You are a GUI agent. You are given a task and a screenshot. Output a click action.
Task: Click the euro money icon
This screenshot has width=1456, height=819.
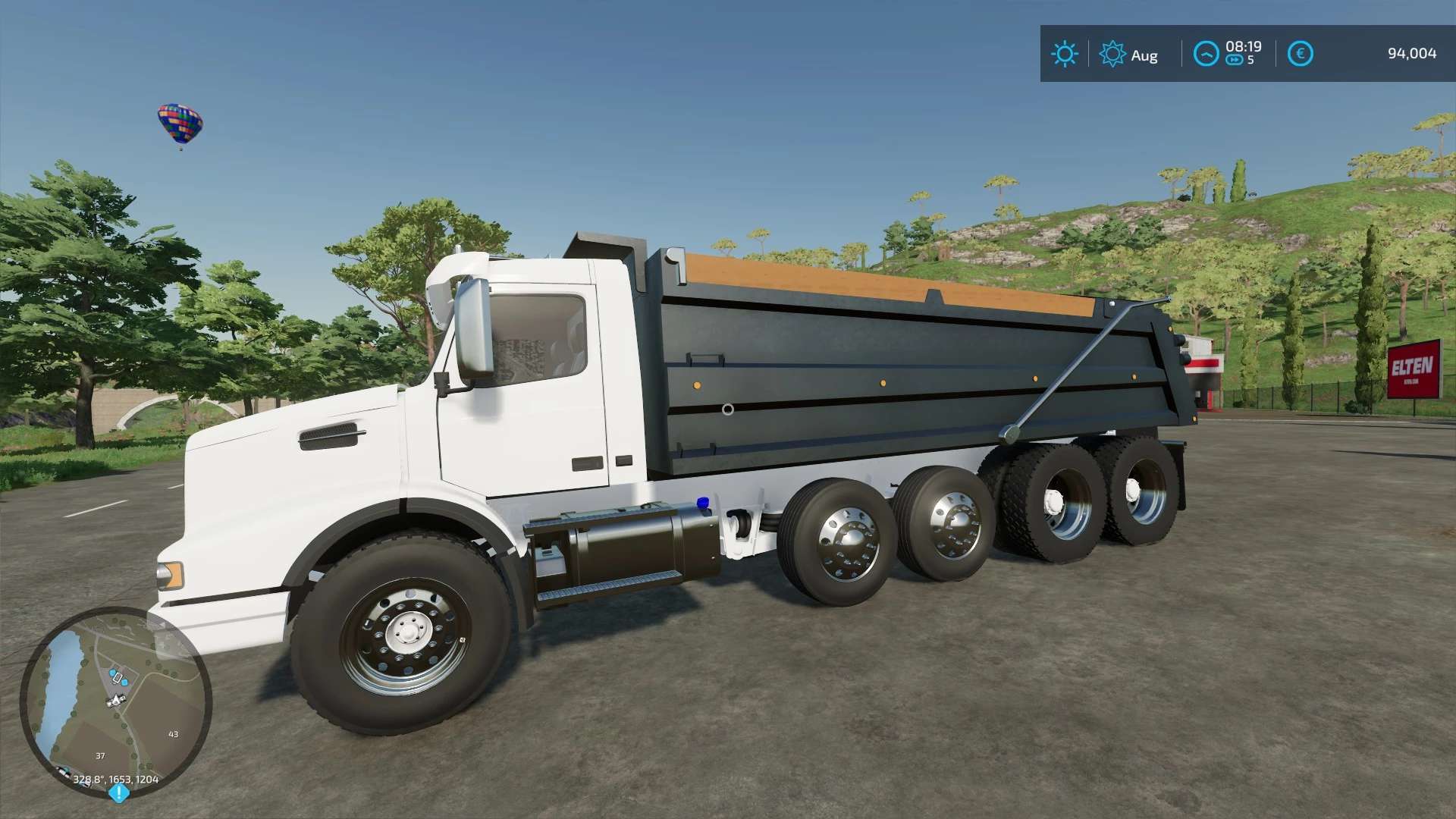(x=1300, y=54)
